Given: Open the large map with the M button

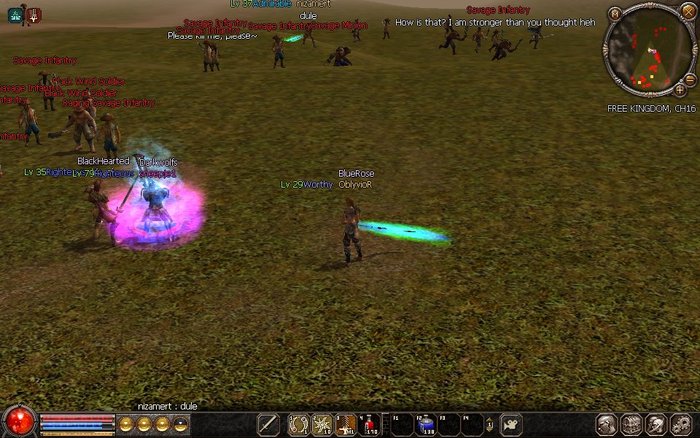Looking at the screenshot, I should (613, 14).
